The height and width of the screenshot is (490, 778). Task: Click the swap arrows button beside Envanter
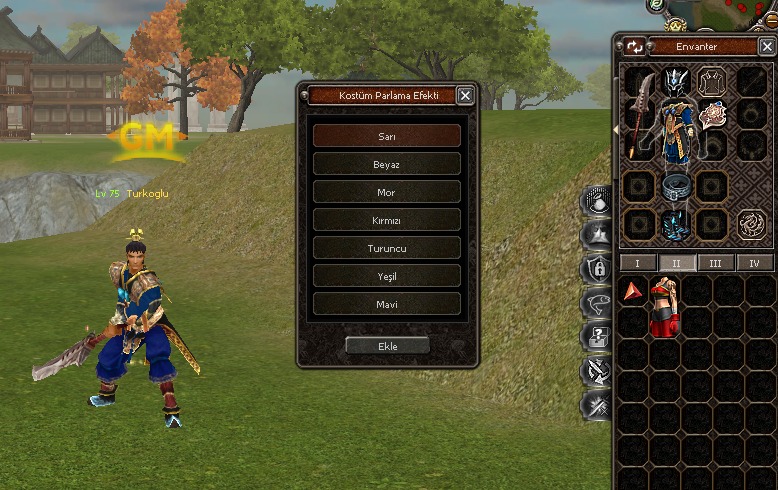point(635,47)
